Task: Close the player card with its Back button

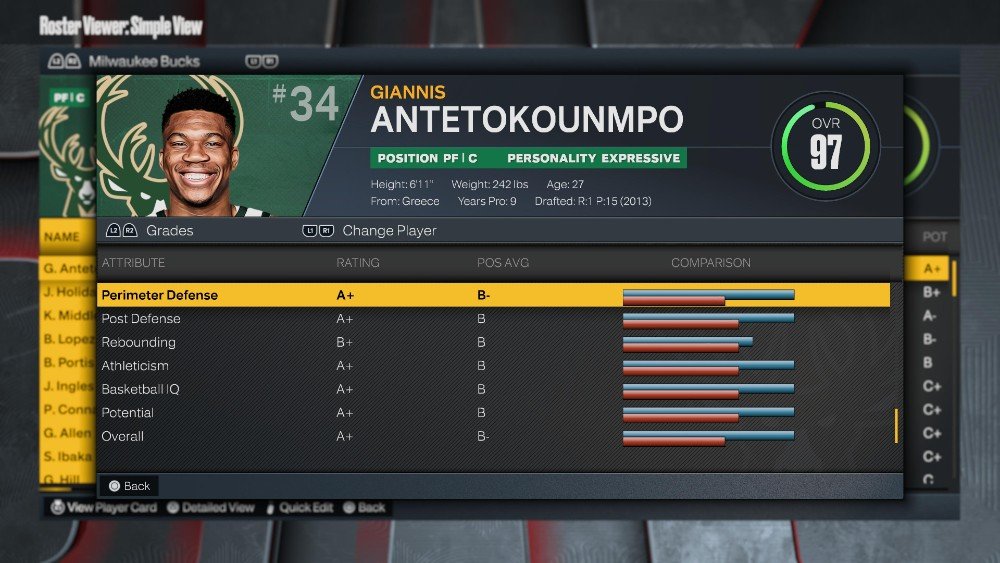Action: tap(130, 486)
